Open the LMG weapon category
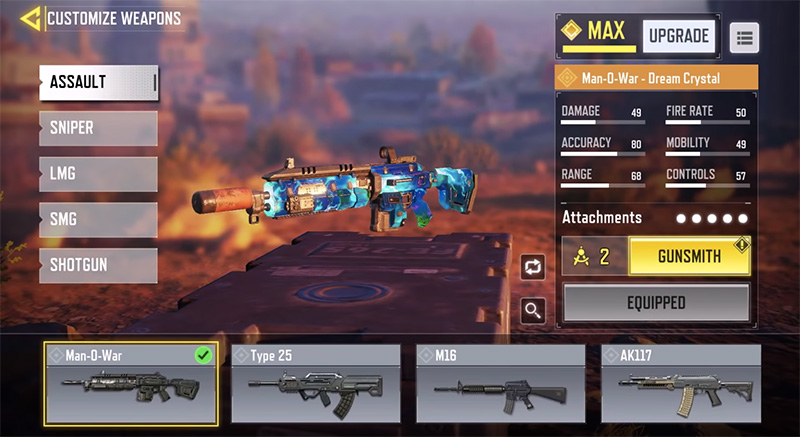The image size is (800, 437). click(x=98, y=174)
